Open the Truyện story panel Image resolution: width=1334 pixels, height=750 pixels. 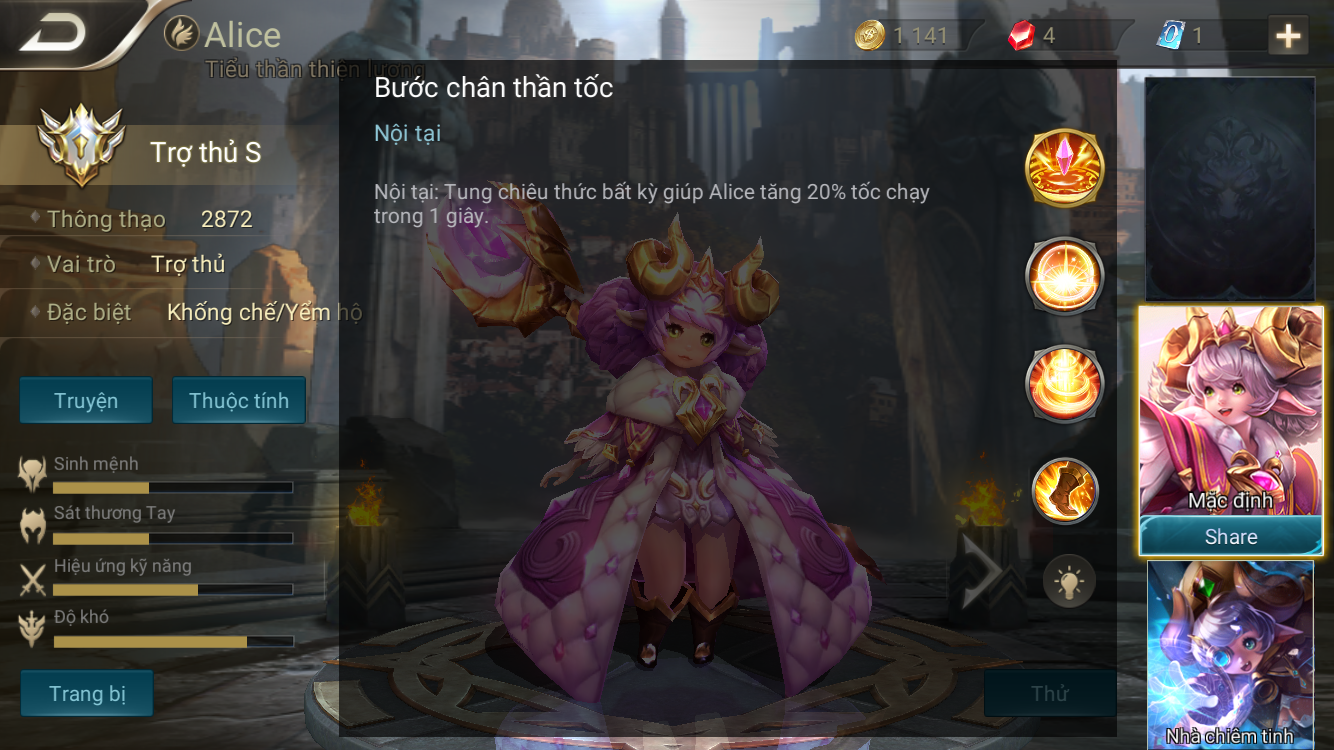click(86, 400)
